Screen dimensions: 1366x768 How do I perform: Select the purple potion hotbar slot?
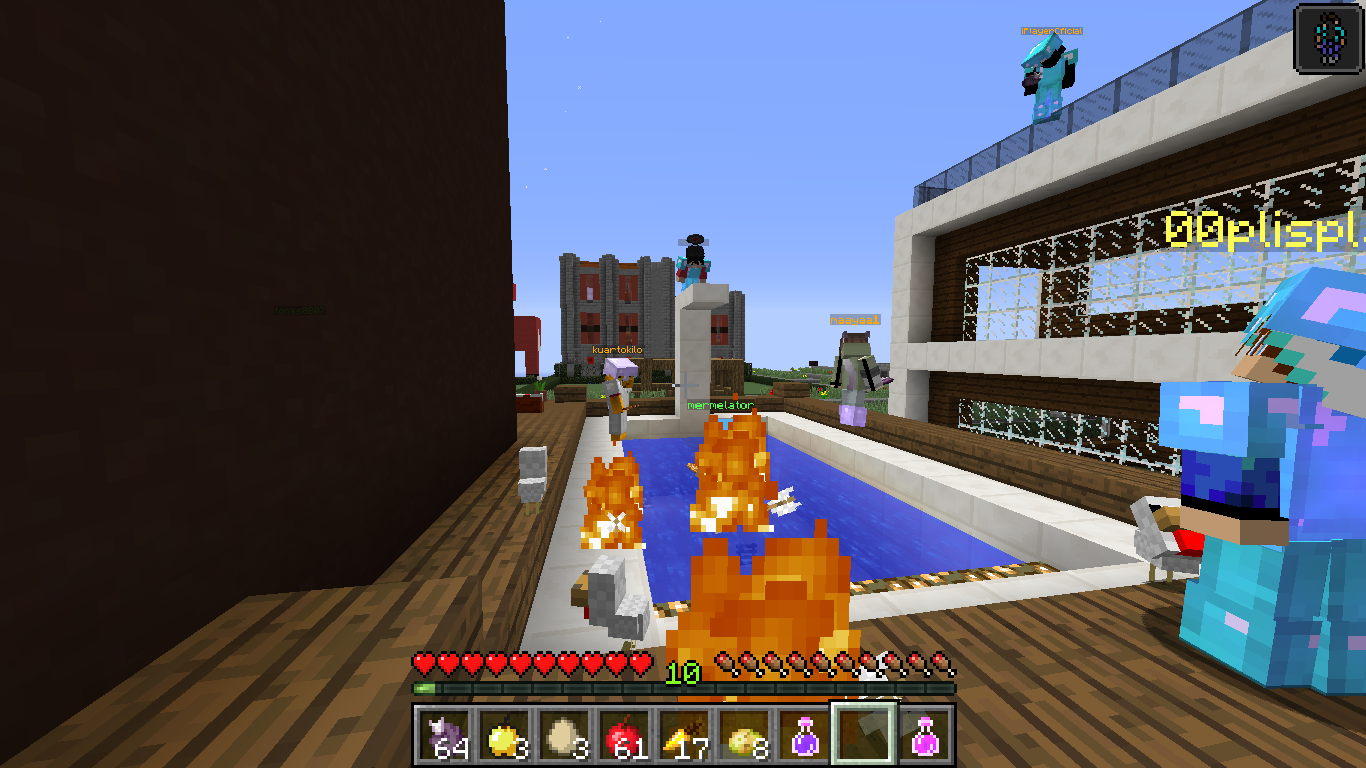point(804,737)
